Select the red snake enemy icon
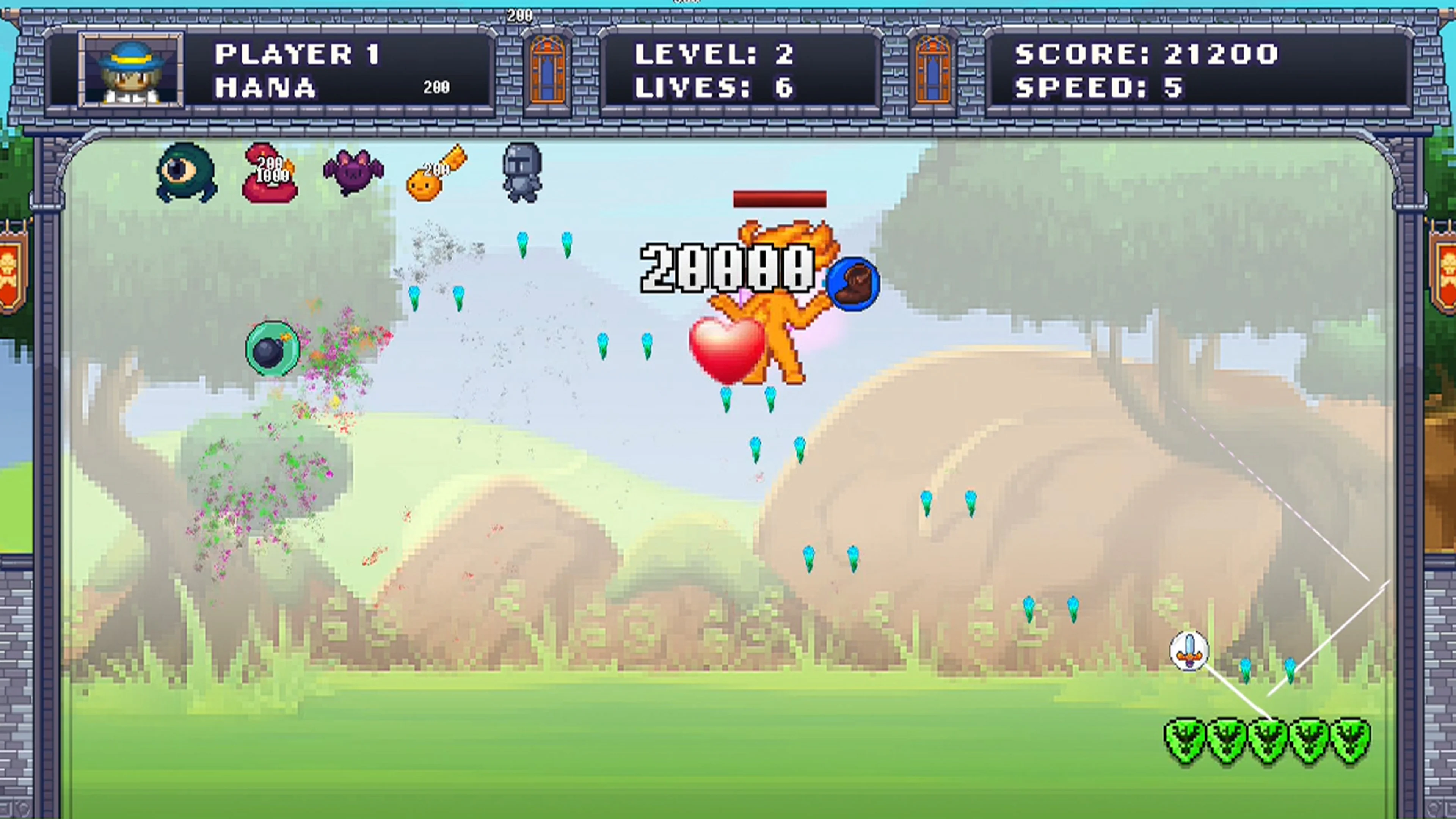Image resolution: width=1456 pixels, height=819 pixels. coord(270,175)
